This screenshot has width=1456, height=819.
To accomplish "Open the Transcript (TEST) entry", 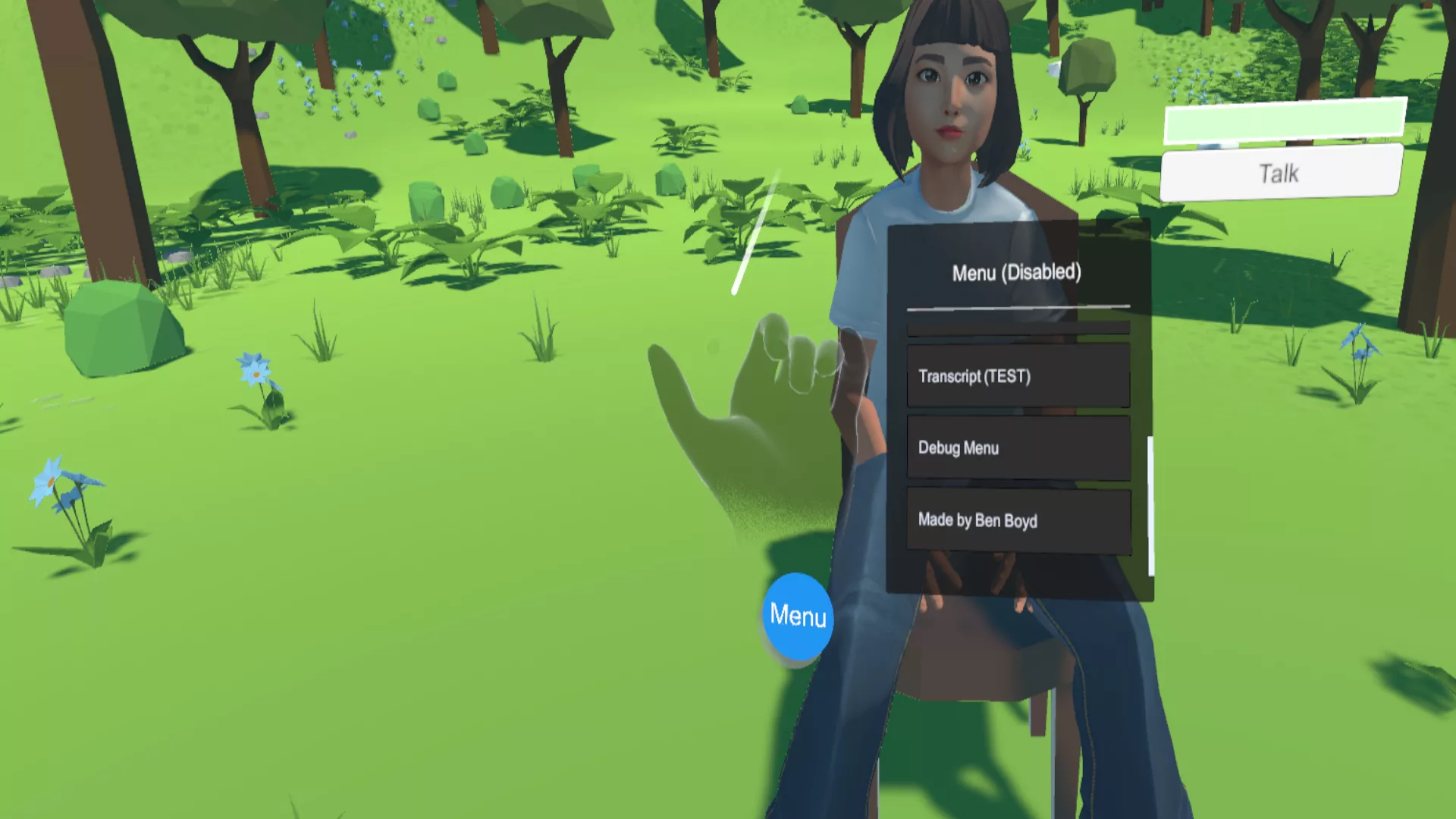I will (x=1018, y=376).
